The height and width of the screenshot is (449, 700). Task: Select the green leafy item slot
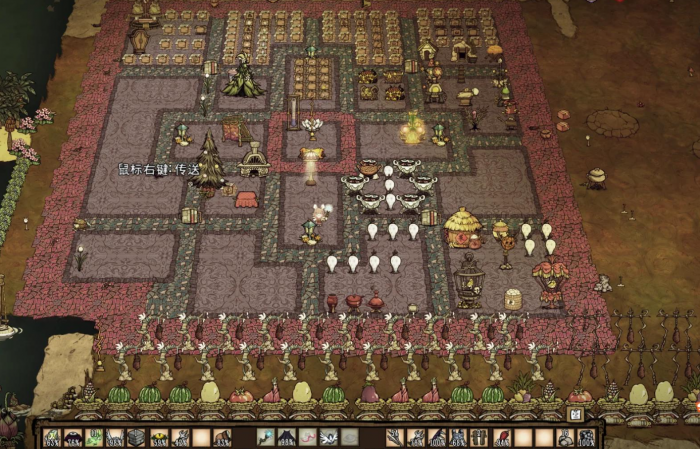(x=94, y=437)
